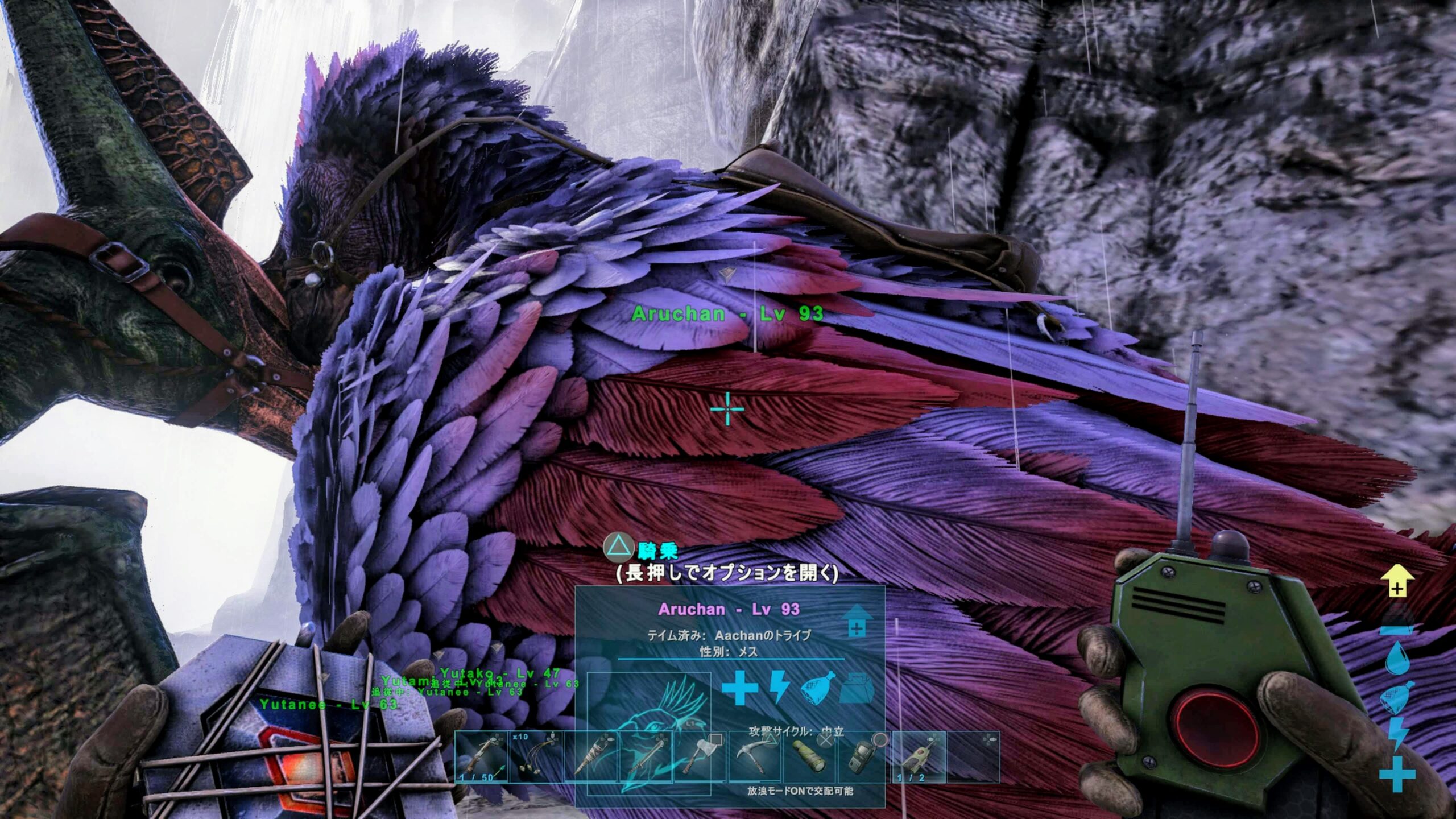Screen dimensions: 1456x819
Task: Choose the wooden club hotbar slot
Action: pyautogui.click(x=591, y=757)
